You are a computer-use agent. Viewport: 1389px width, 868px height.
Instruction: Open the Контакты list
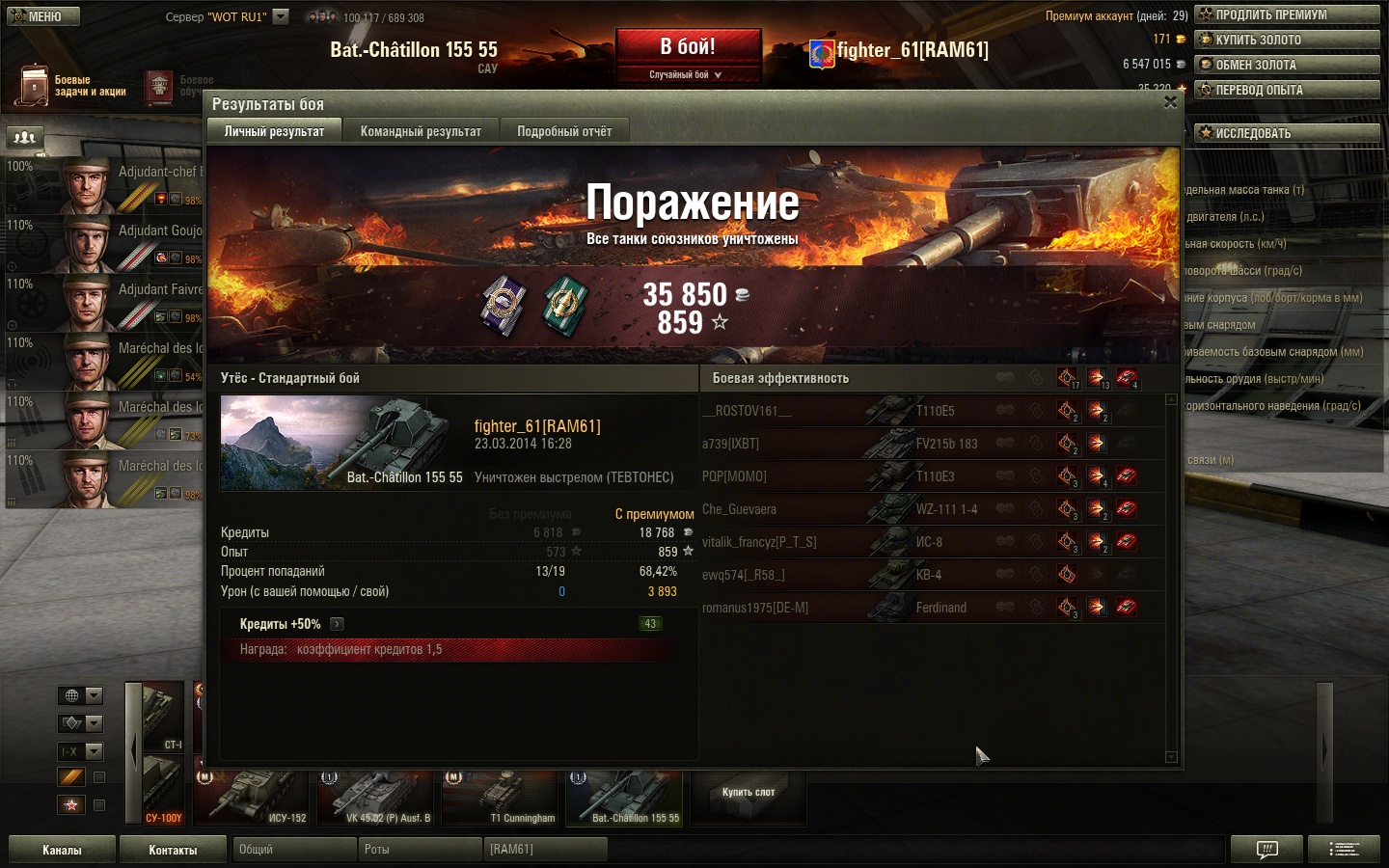tap(173, 850)
